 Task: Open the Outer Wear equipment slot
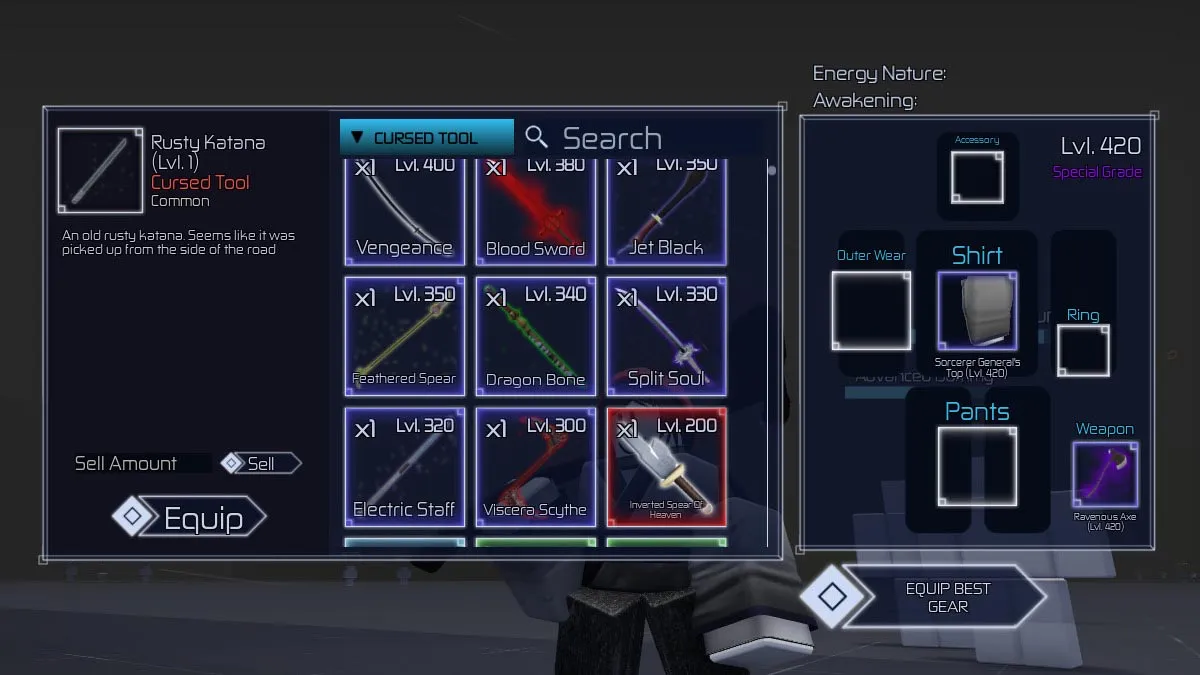coord(871,311)
